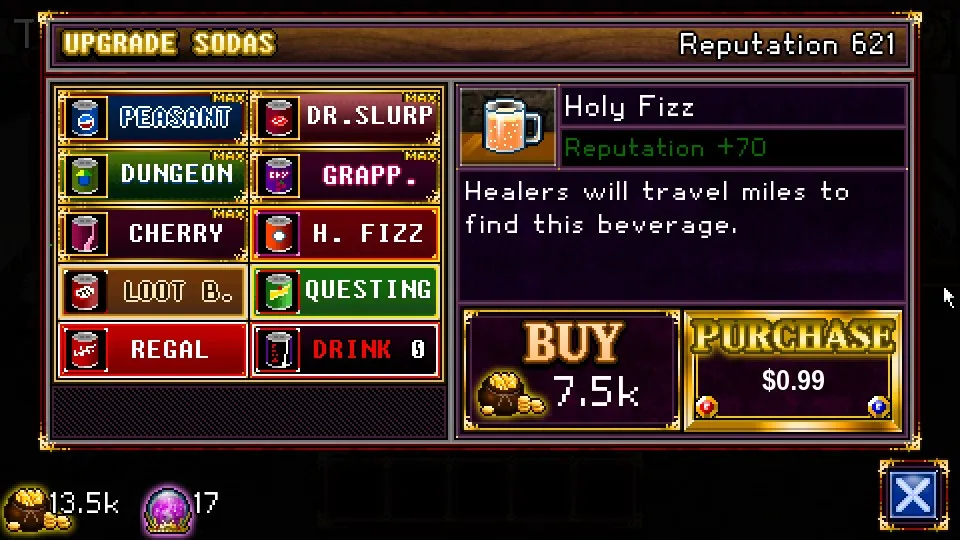Select the Dungeon soda upgrade
Viewport: 960px width, 540px height.
pos(153,175)
